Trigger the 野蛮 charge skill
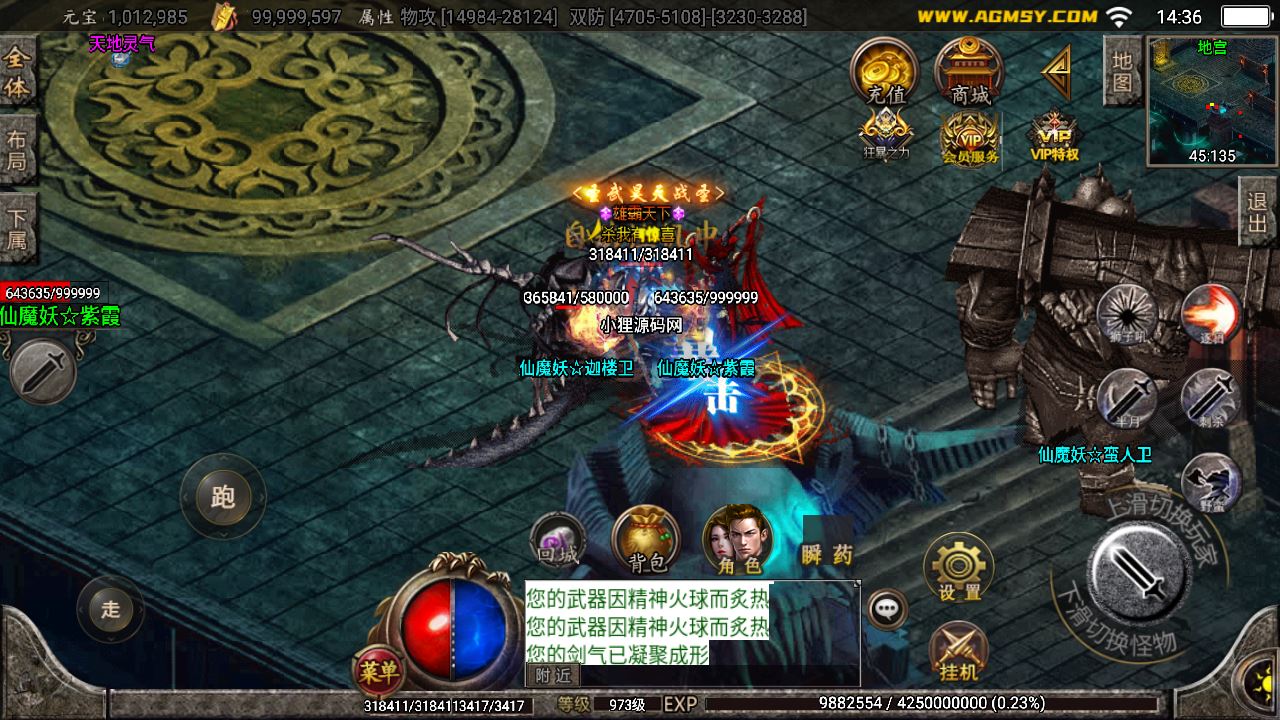This screenshot has width=1280, height=720. 1211,483
